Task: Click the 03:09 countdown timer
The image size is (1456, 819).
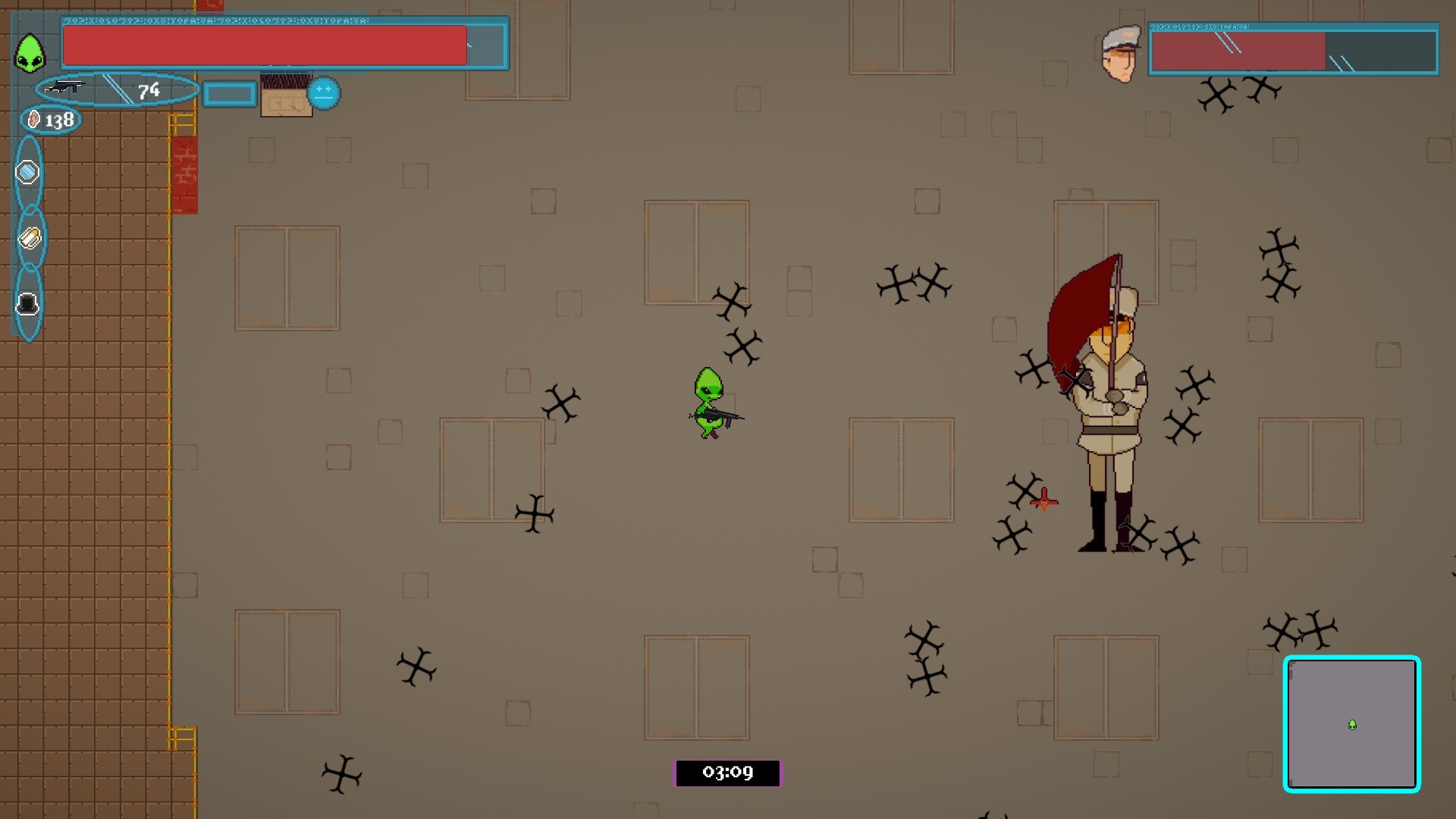Action: point(728,773)
